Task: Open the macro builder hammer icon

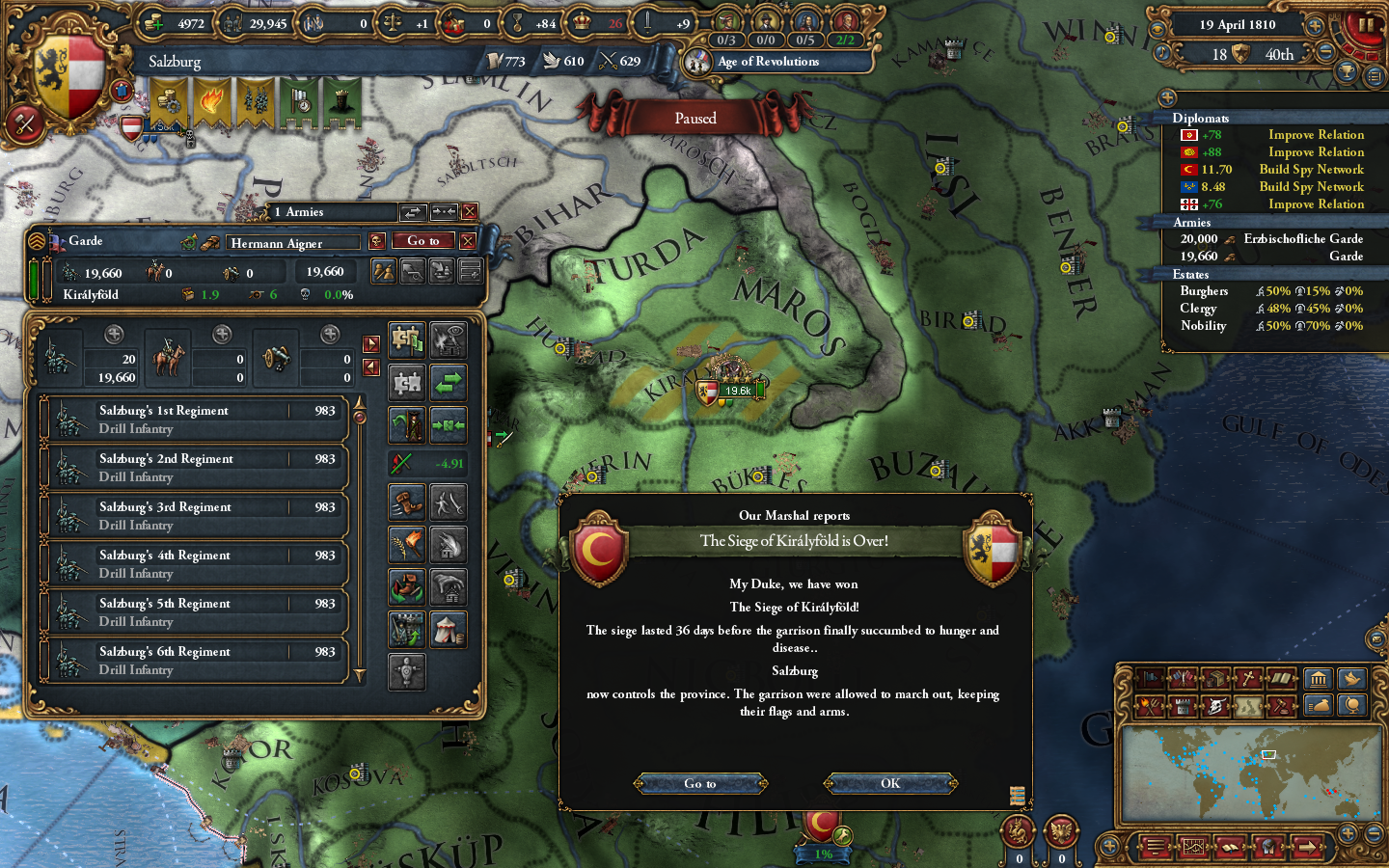Action: pos(24,123)
